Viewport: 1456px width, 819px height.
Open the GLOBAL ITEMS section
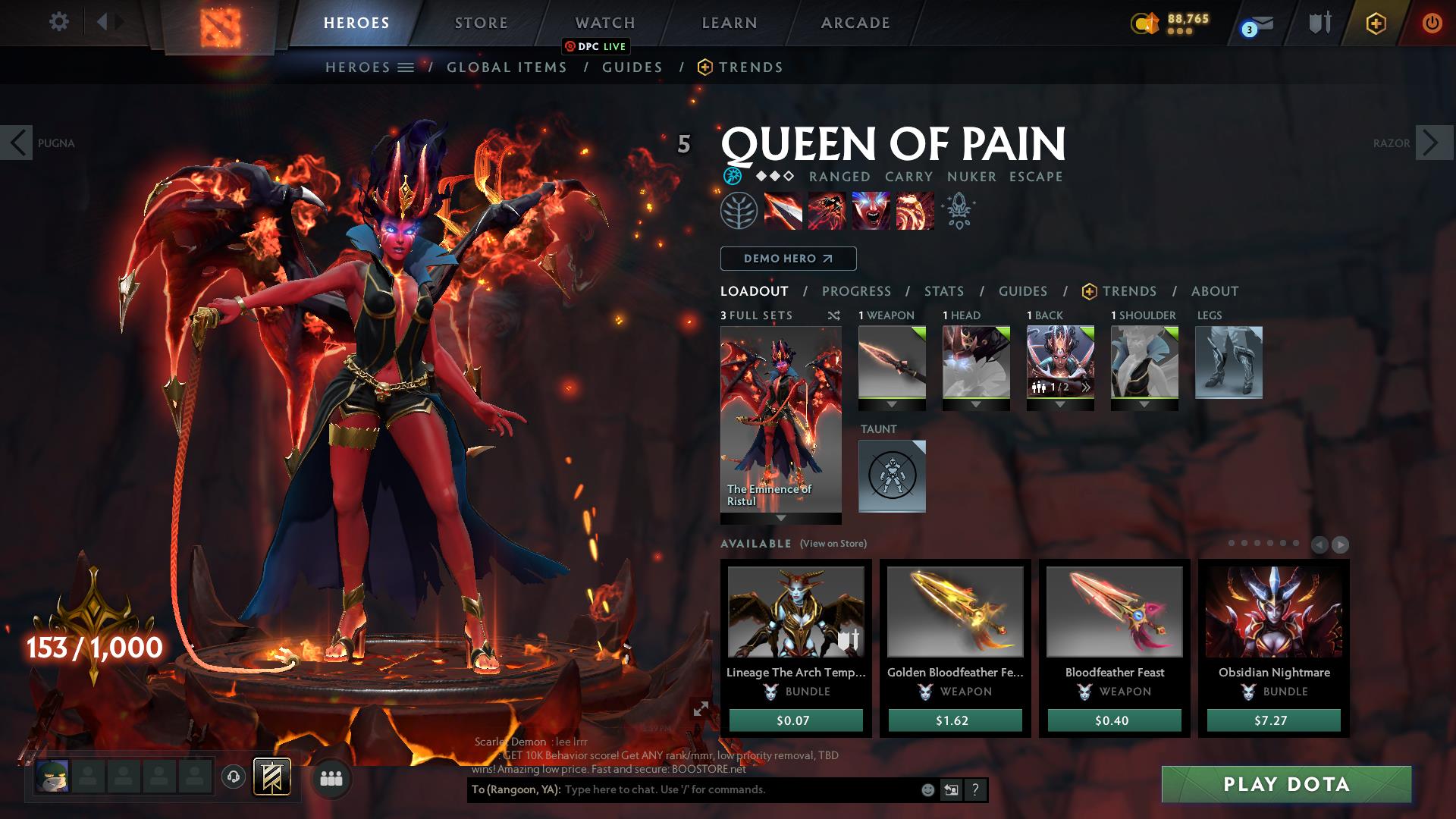(507, 67)
